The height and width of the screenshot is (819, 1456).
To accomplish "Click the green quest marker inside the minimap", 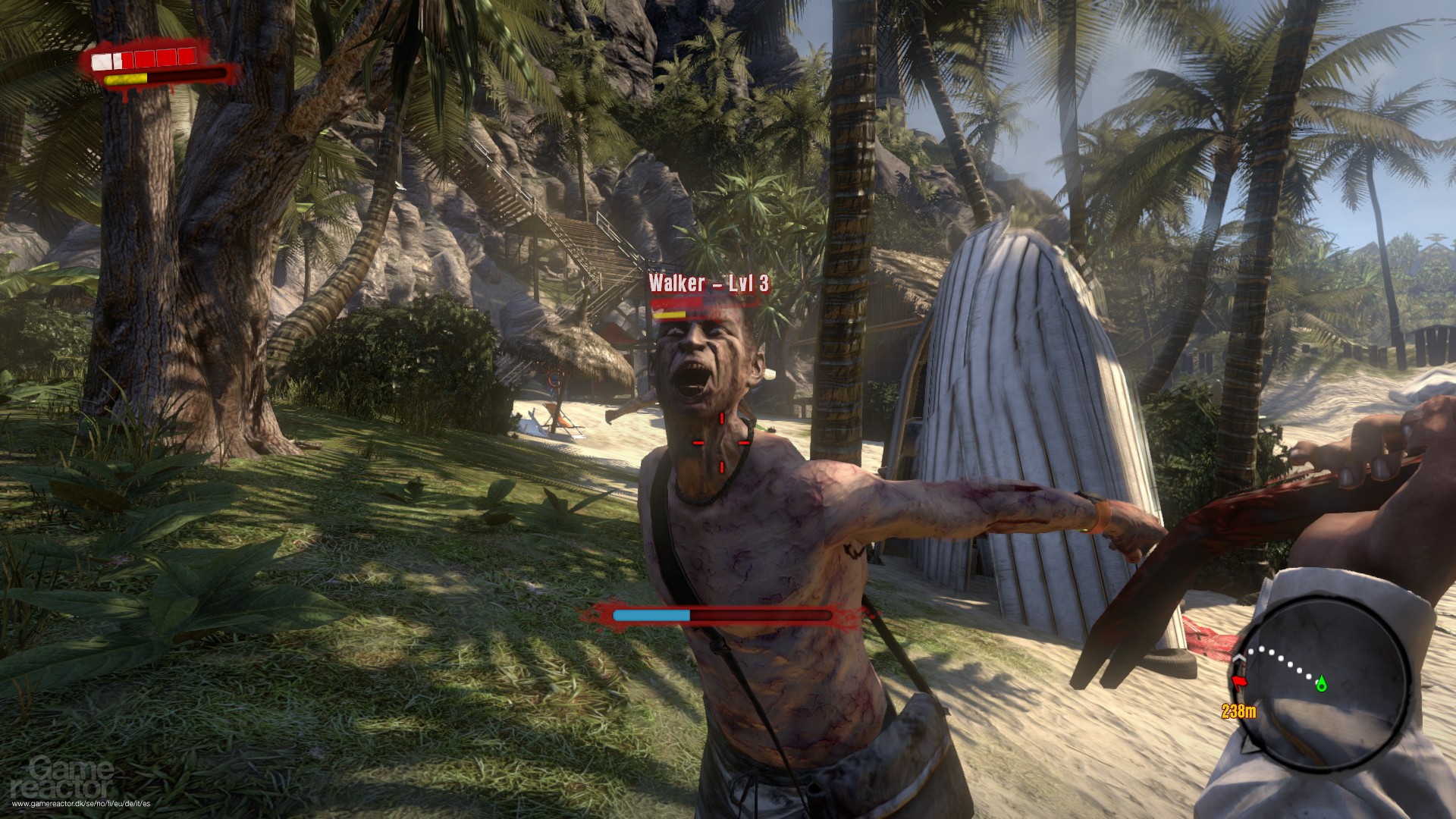I will pos(1322,685).
